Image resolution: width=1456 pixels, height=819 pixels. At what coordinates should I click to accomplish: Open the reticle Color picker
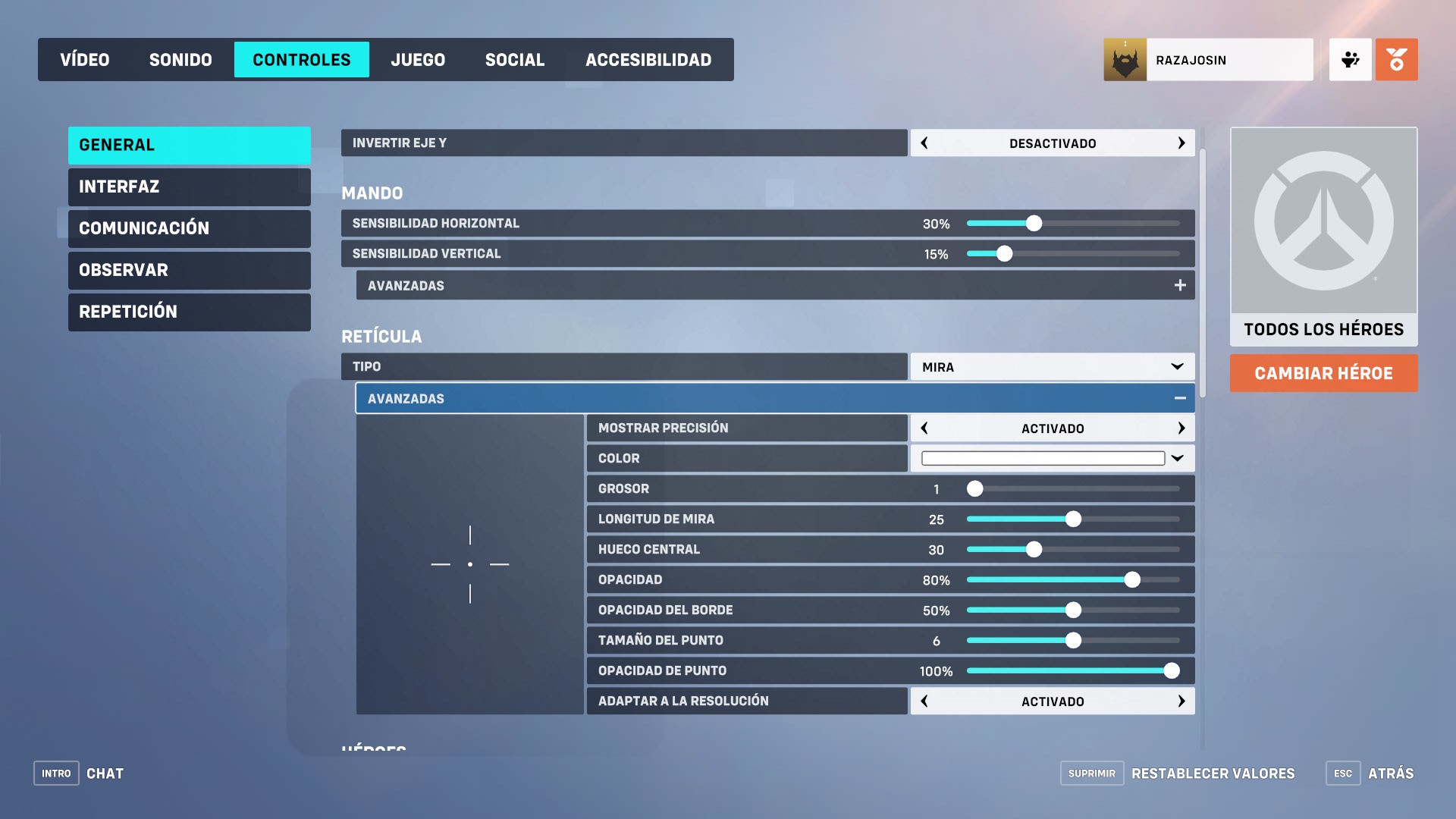coord(1176,458)
